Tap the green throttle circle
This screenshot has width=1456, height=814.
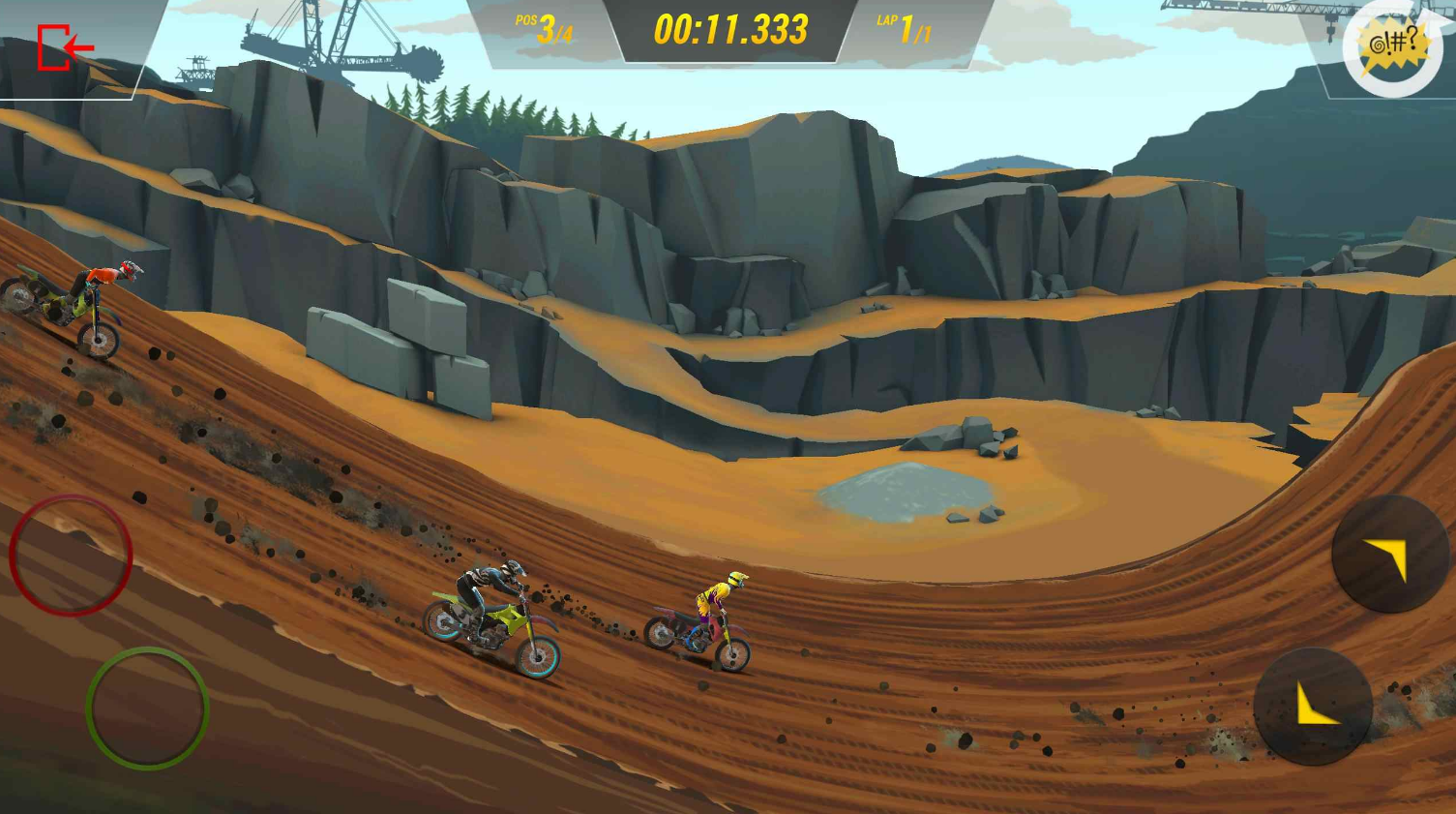[147, 708]
